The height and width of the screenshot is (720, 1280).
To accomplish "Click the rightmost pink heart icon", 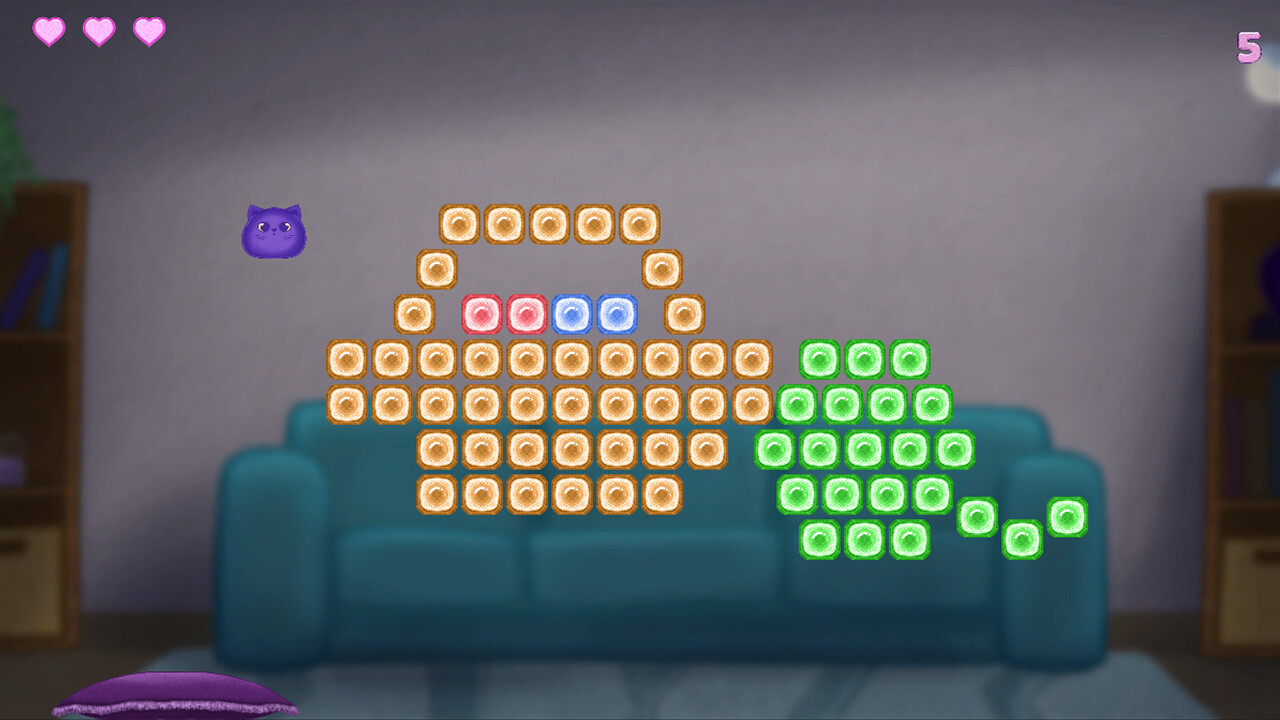I will coord(150,30).
